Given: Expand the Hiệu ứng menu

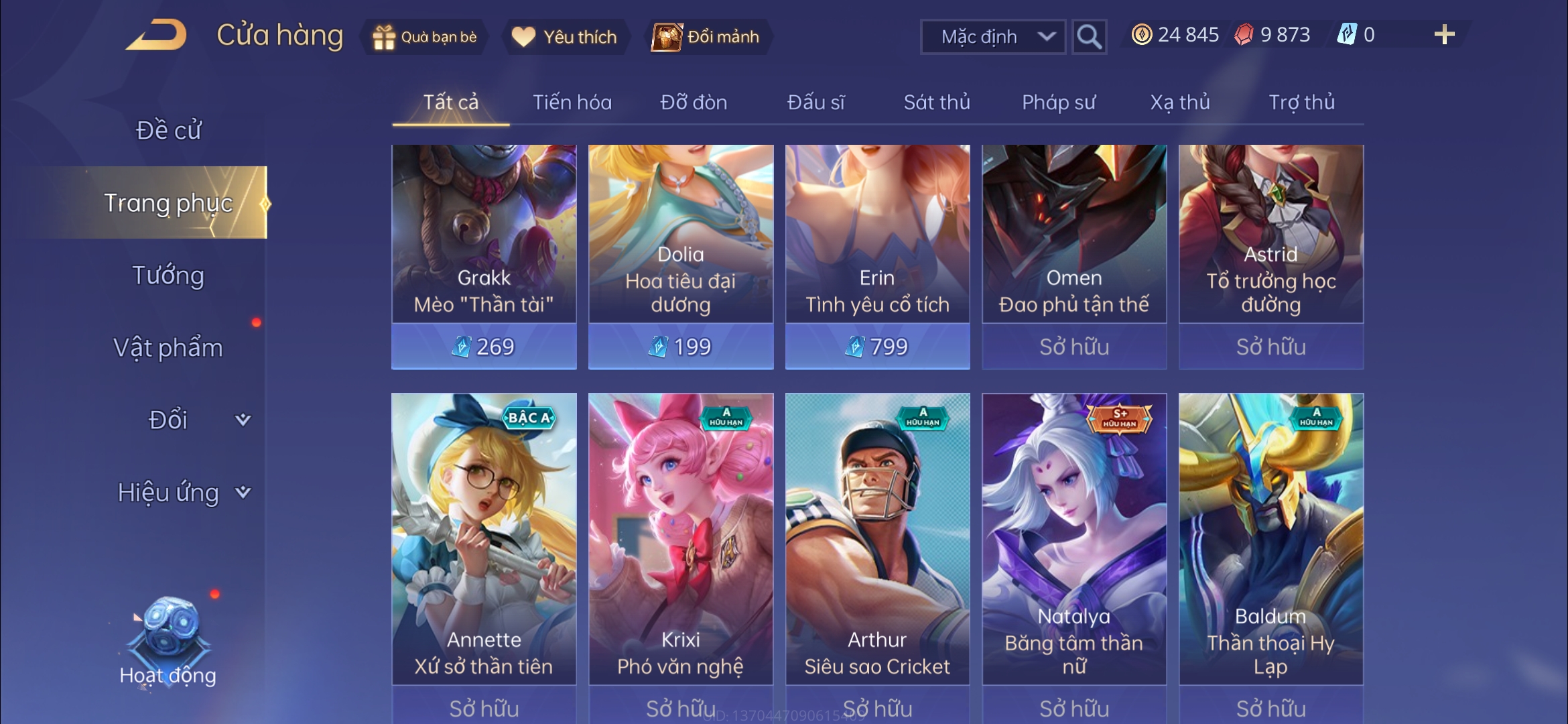Looking at the screenshot, I should tap(182, 493).
